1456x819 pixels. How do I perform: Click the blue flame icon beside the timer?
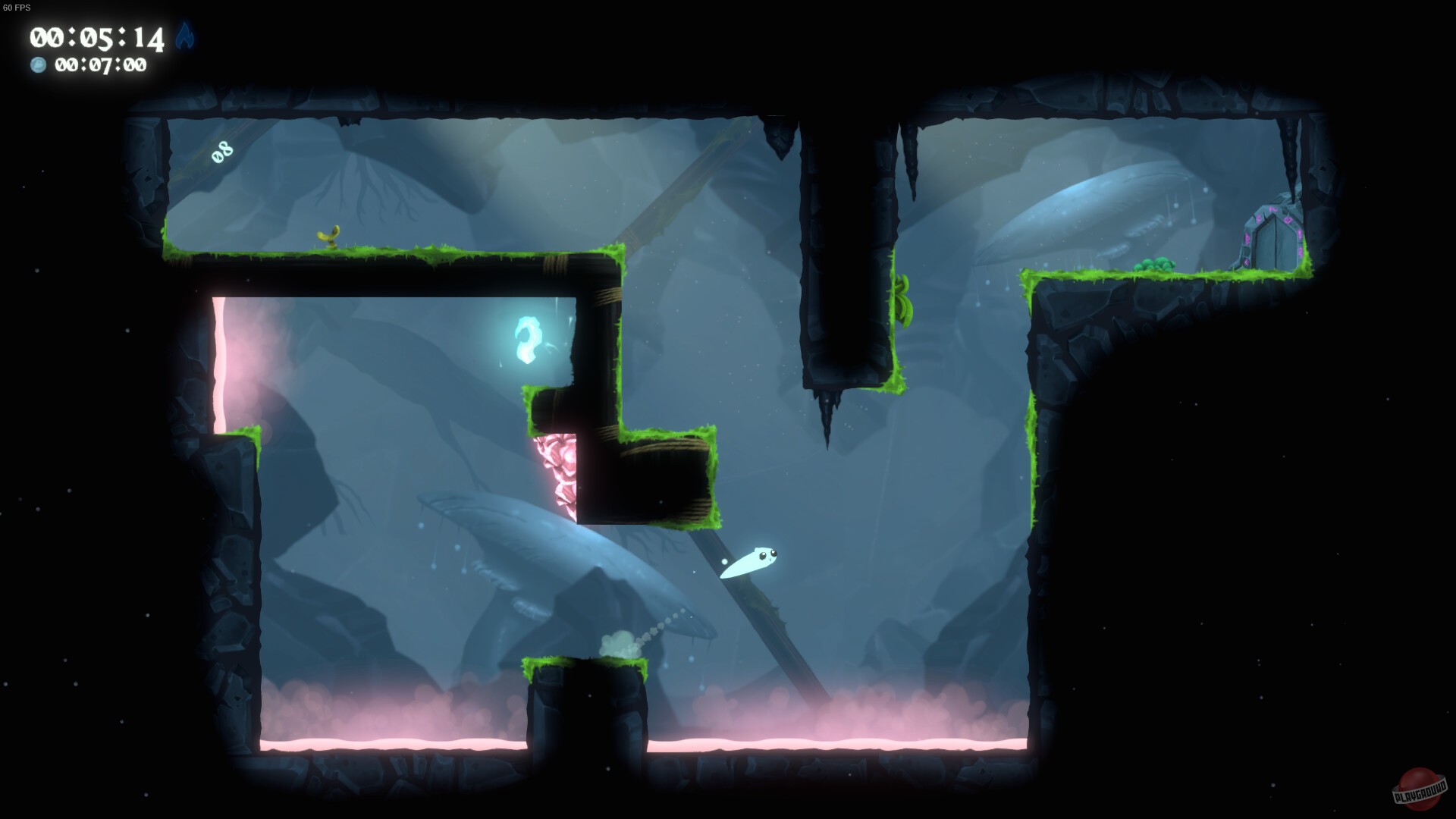[x=184, y=37]
